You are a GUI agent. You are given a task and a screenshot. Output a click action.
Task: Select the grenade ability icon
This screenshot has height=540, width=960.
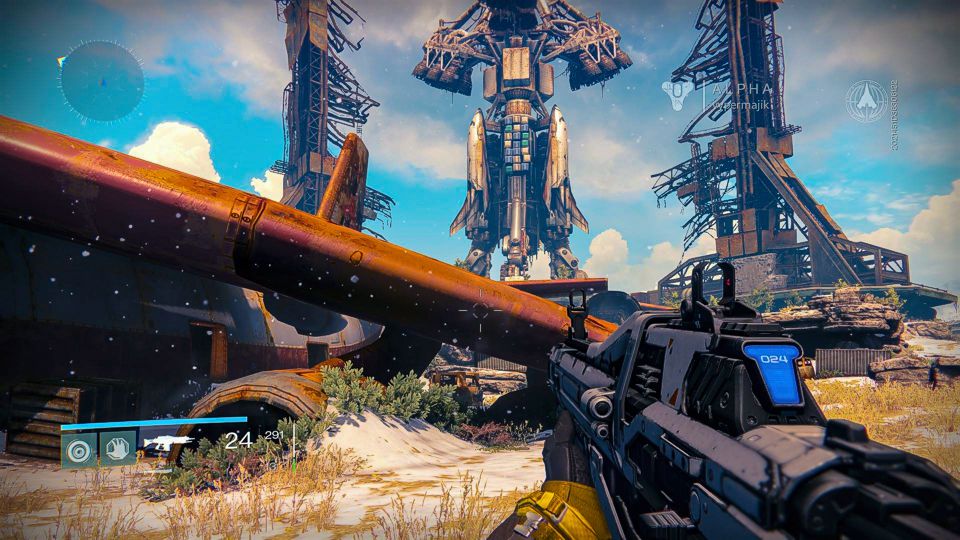point(79,448)
